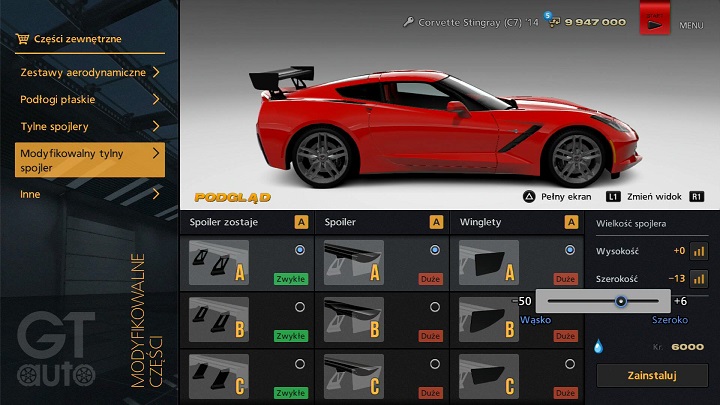Screen dimensions: 720x405
Task: Click the Wysokość height adjust icon
Action: coord(699,251)
